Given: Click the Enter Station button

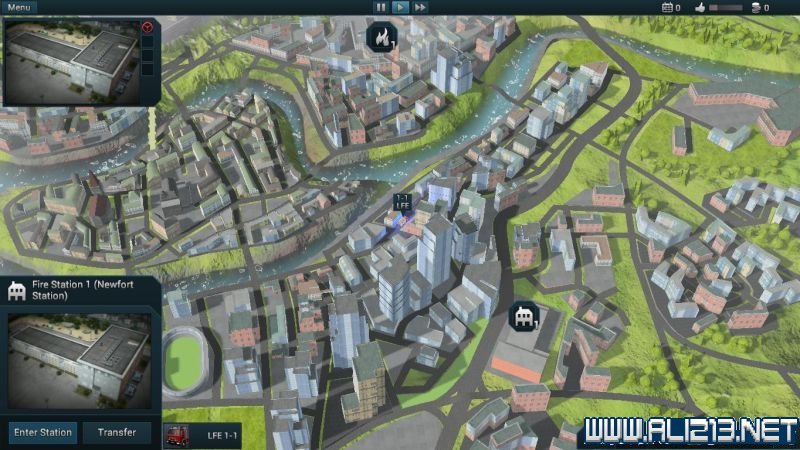Looking at the screenshot, I should coord(42,433).
